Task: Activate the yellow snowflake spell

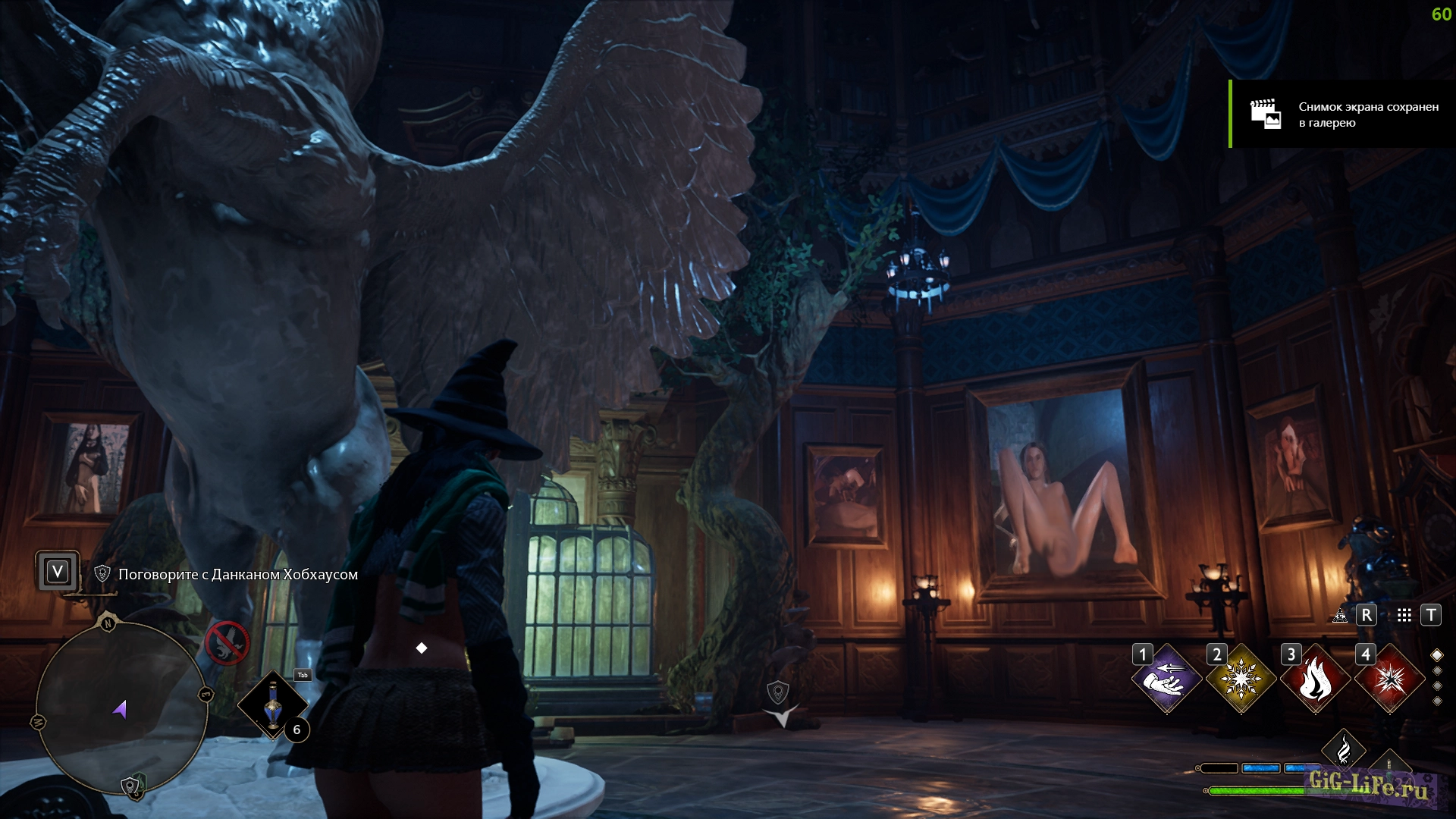Action: click(x=1241, y=679)
